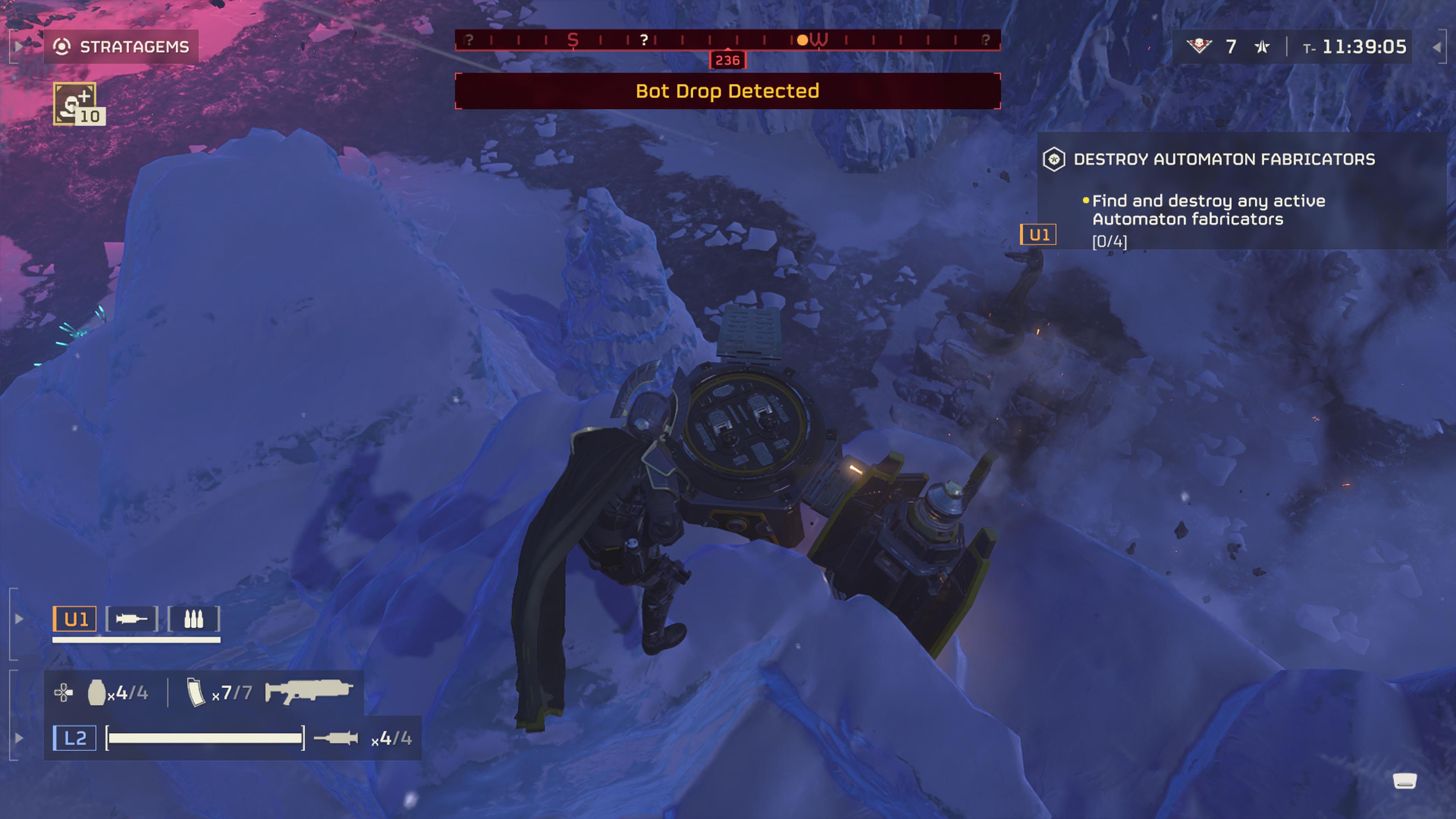The width and height of the screenshot is (1456, 819).
Task: Click the compass heading bar
Action: point(728,40)
